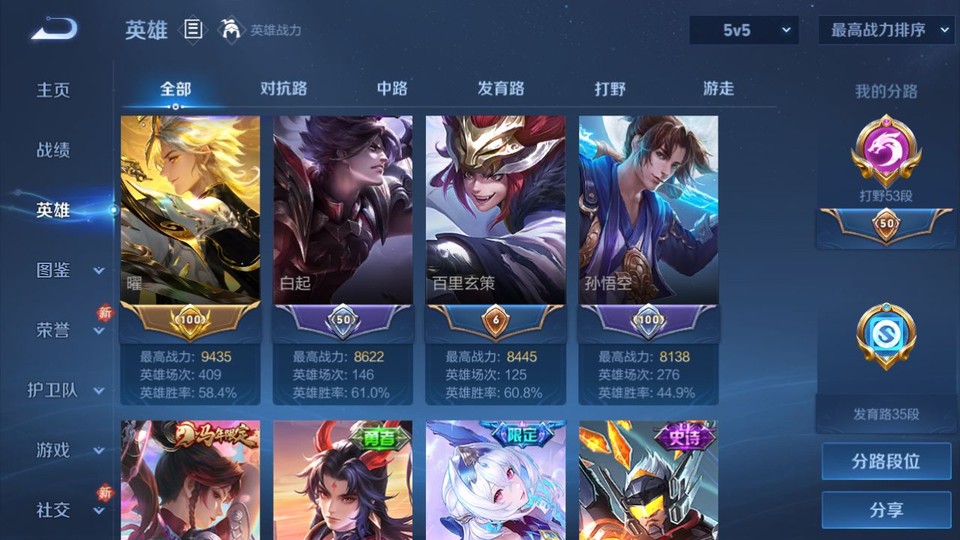
Task: Click the 分享 share button
Action: coord(886,510)
